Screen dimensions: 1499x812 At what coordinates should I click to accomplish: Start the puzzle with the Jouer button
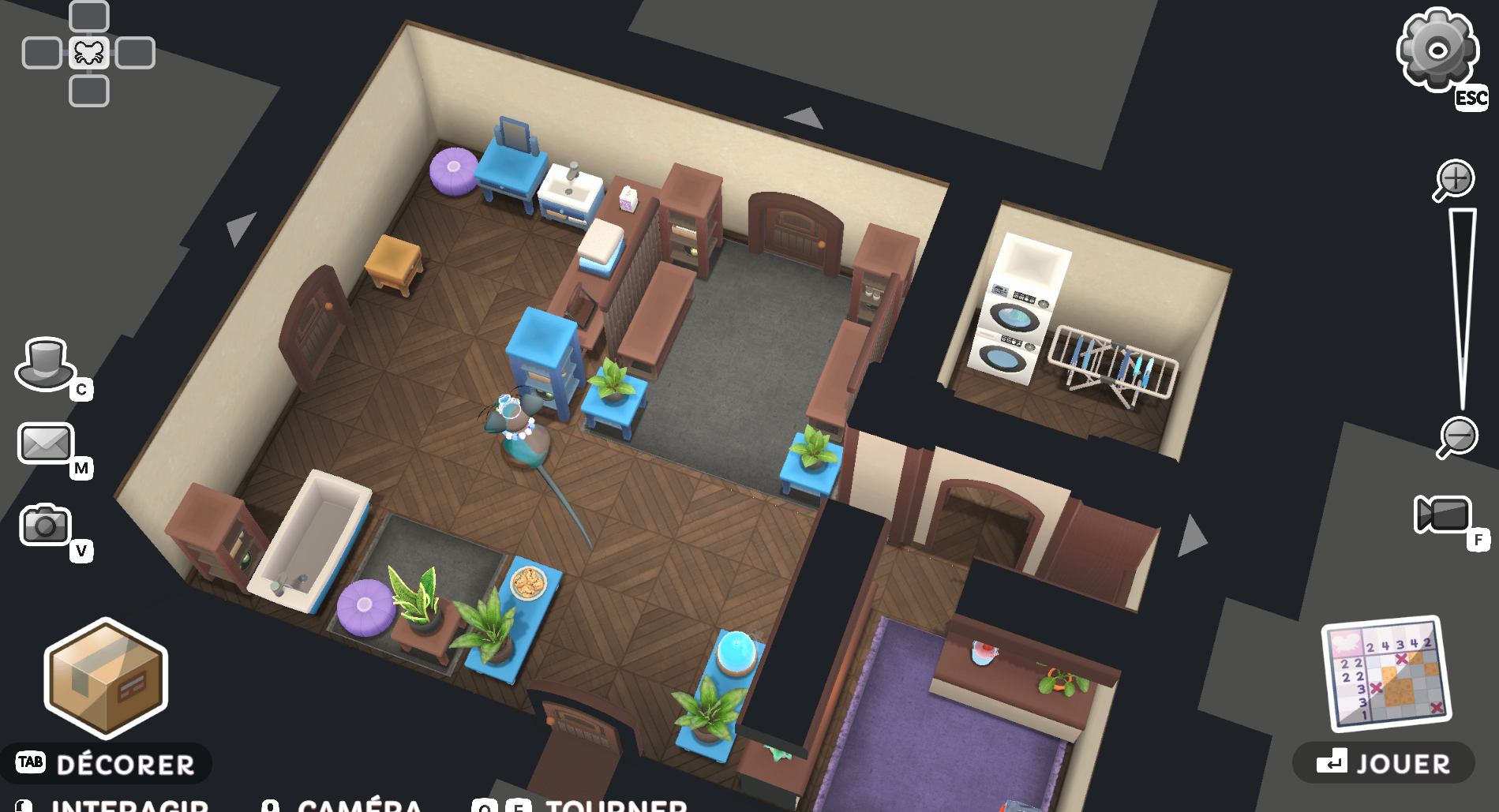1384,763
